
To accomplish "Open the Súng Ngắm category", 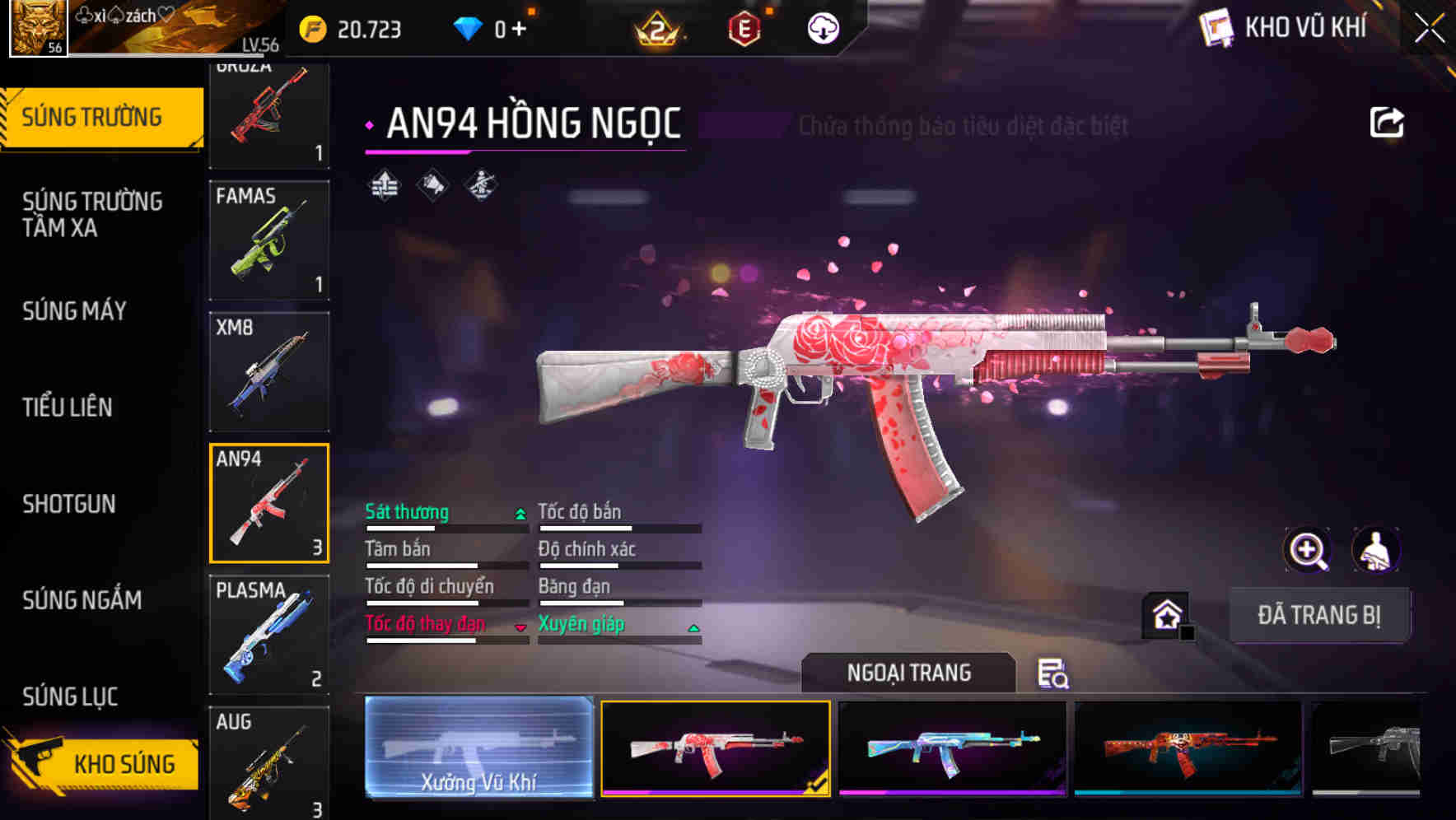I will pyautogui.click(x=82, y=600).
